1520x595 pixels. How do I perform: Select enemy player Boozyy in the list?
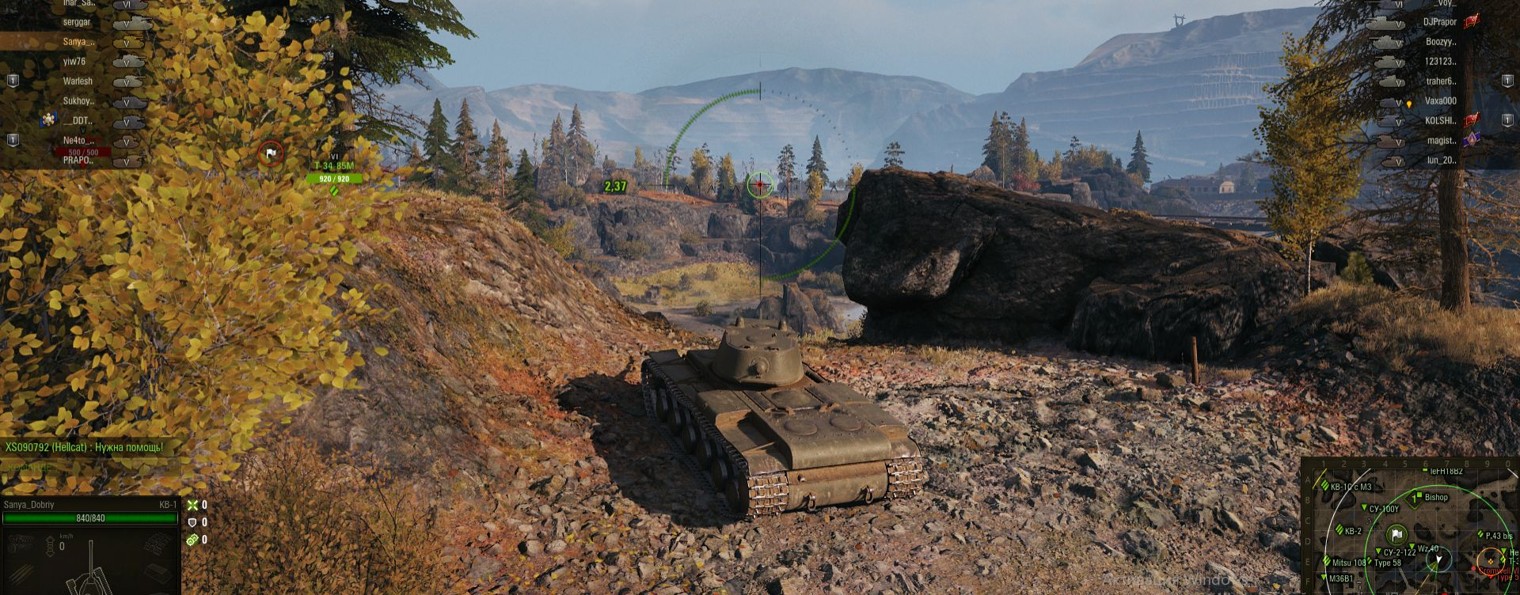click(1440, 41)
